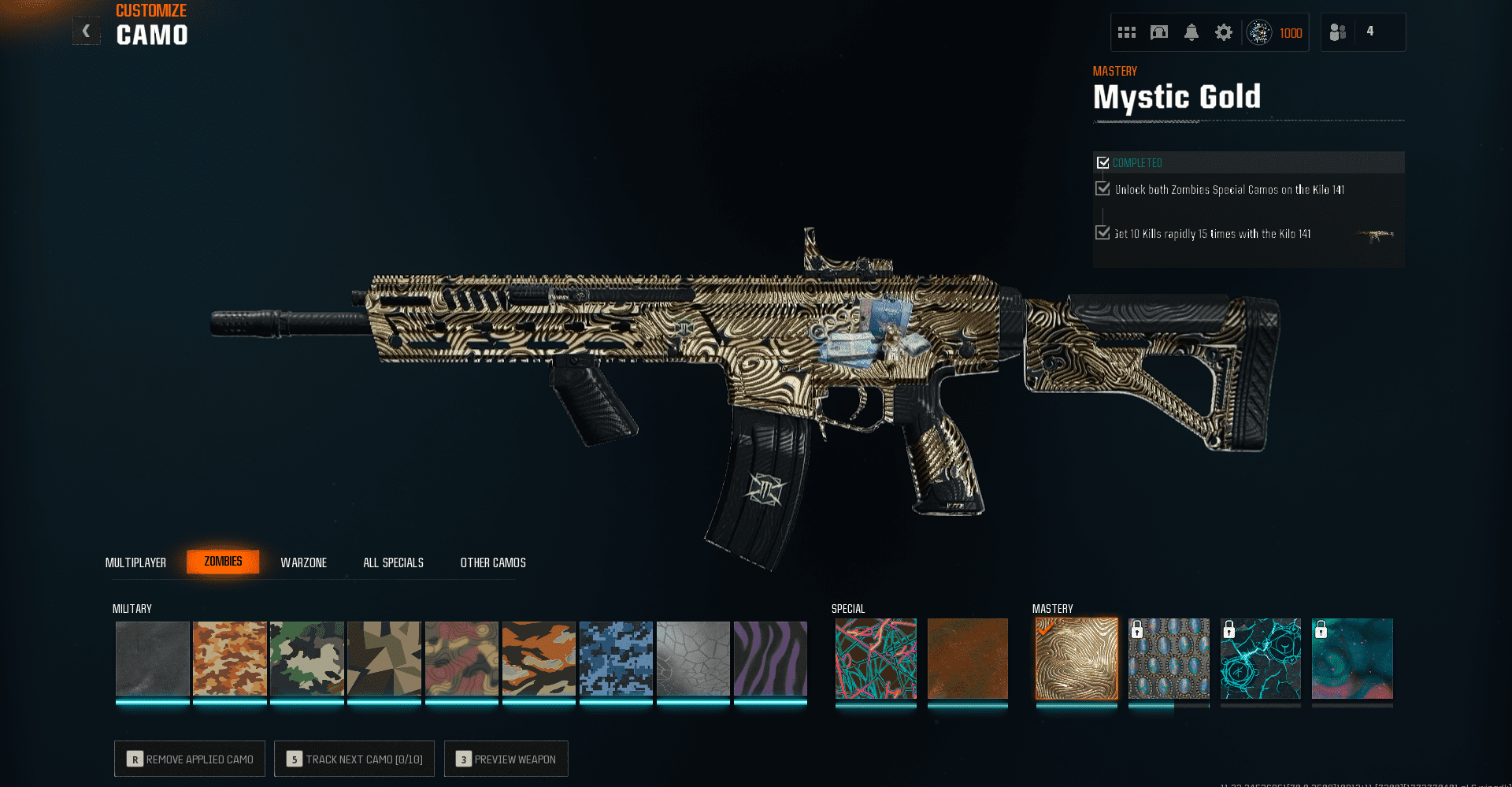Open the Warzone camo tab
This screenshot has width=1512, height=787.
(303, 562)
